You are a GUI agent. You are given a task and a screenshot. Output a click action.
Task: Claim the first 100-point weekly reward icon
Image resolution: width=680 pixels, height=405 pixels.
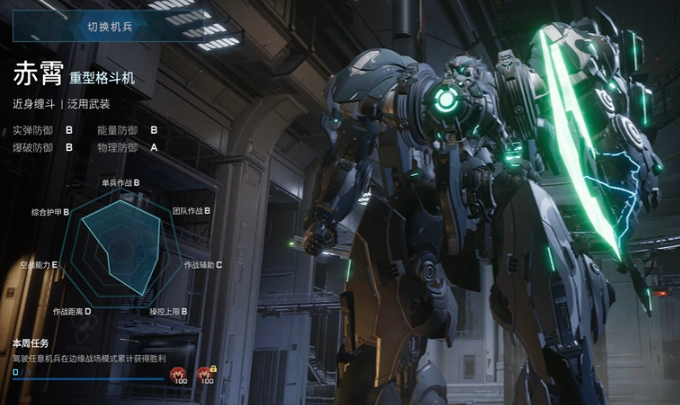coord(180,374)
